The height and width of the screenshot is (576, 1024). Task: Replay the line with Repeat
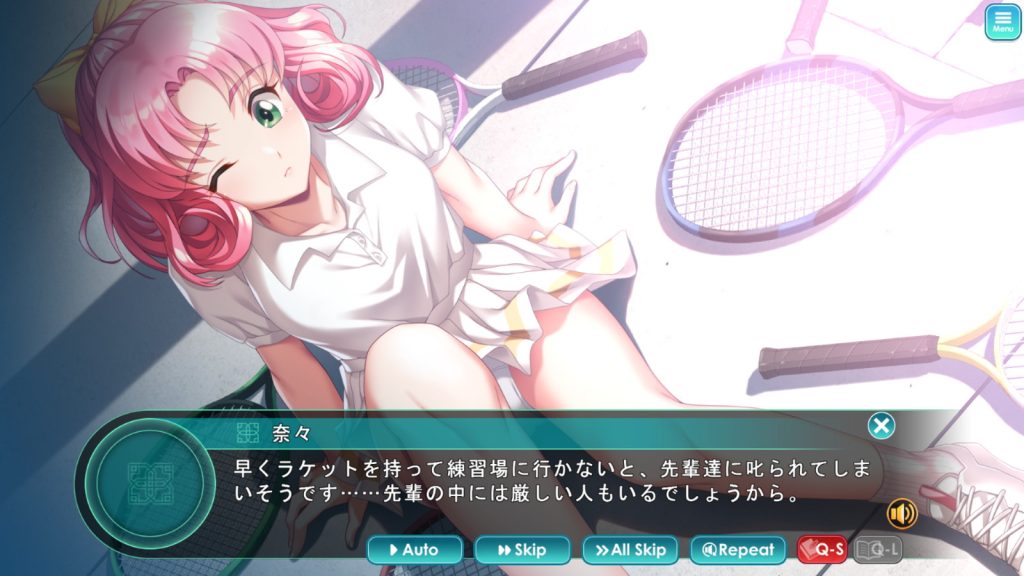(738, 550)
